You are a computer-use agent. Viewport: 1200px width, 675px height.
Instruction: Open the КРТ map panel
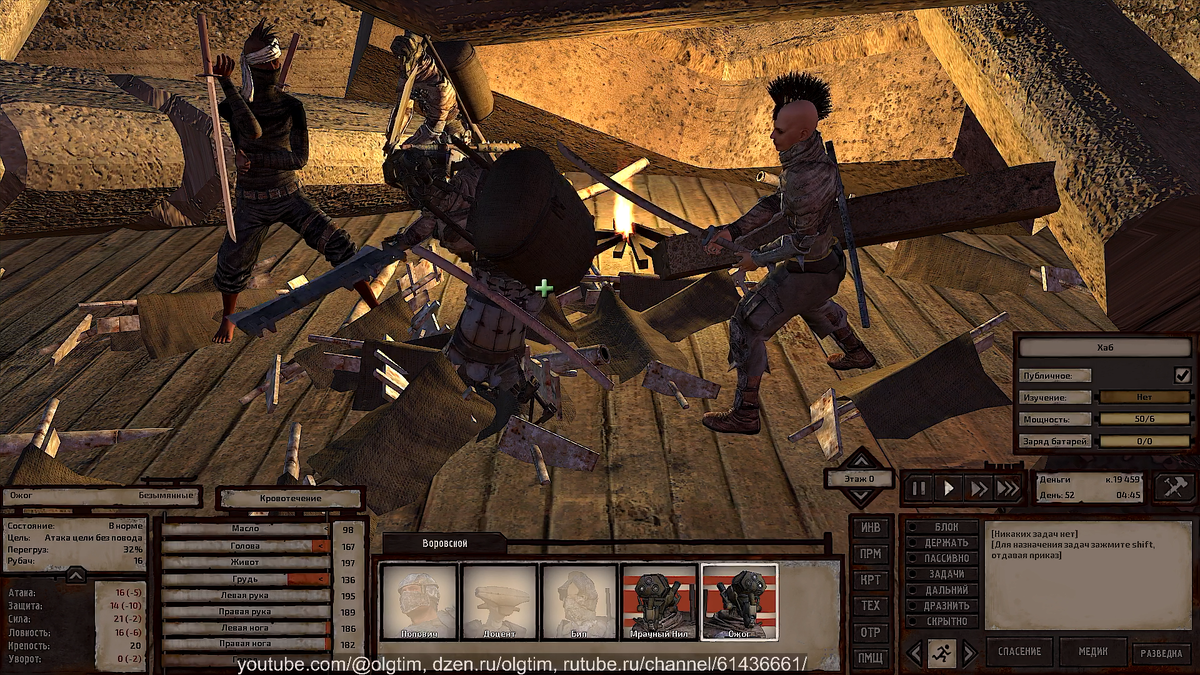(x=870, y=579)
